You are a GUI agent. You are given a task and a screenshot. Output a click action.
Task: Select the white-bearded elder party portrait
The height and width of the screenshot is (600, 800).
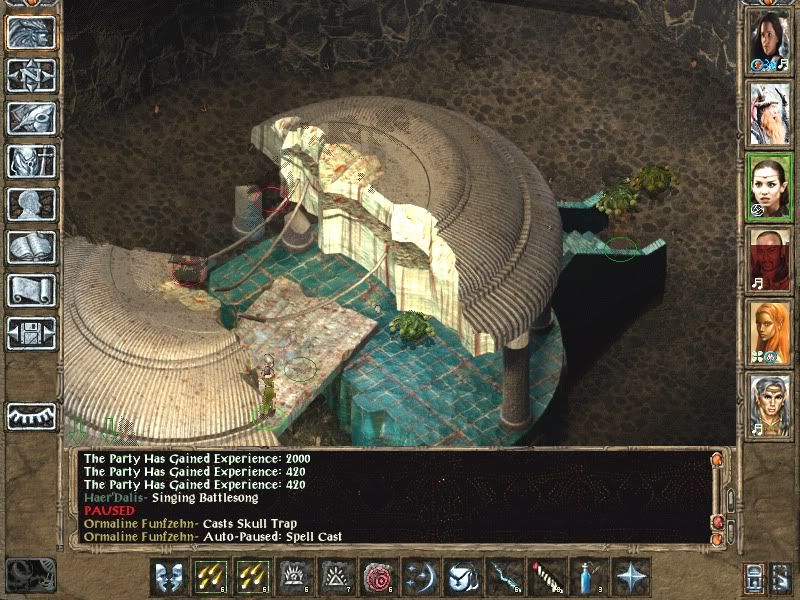769,113
